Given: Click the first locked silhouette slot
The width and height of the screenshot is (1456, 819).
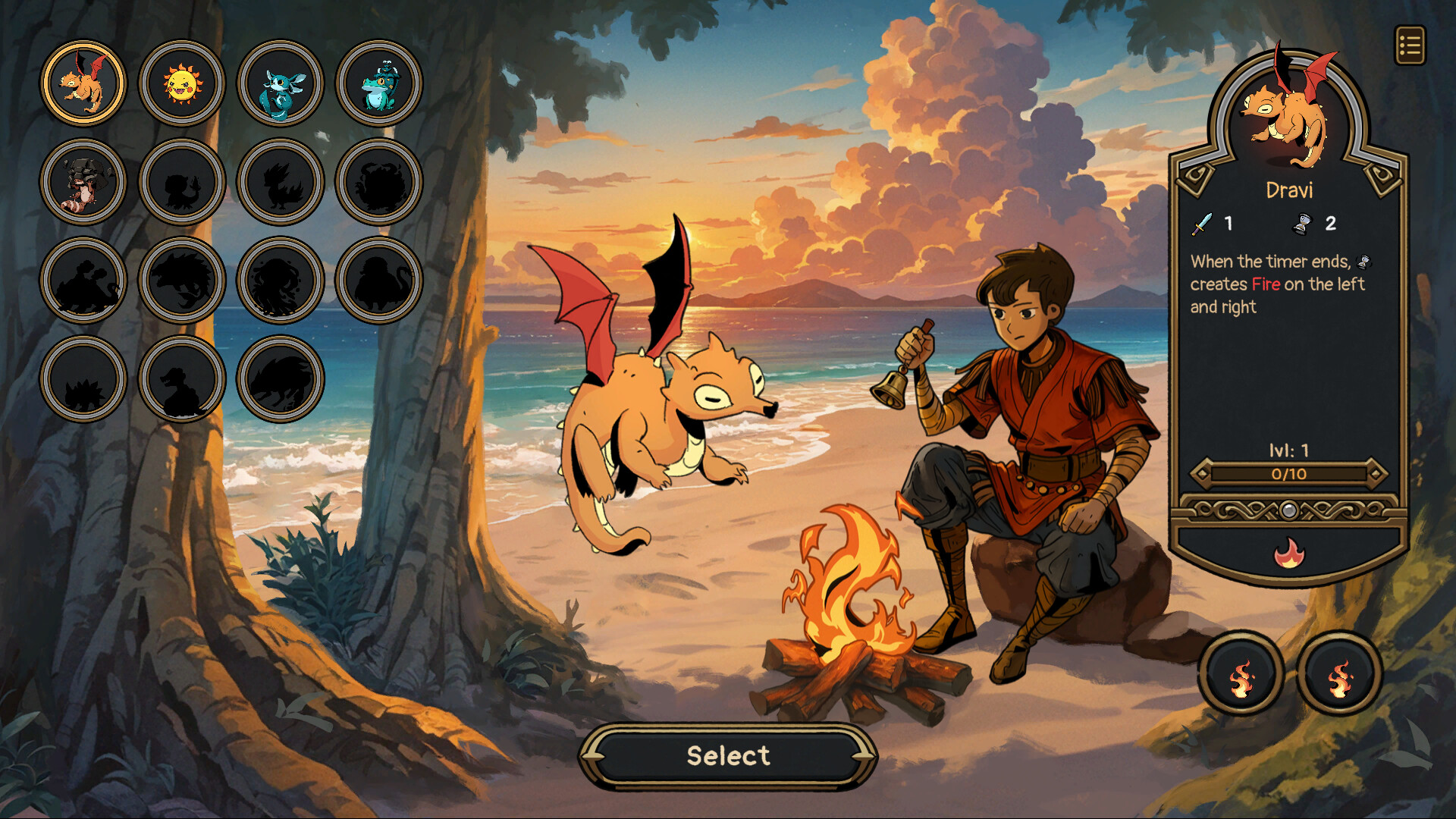Looking at the screenshot, I should coord(182,182).
